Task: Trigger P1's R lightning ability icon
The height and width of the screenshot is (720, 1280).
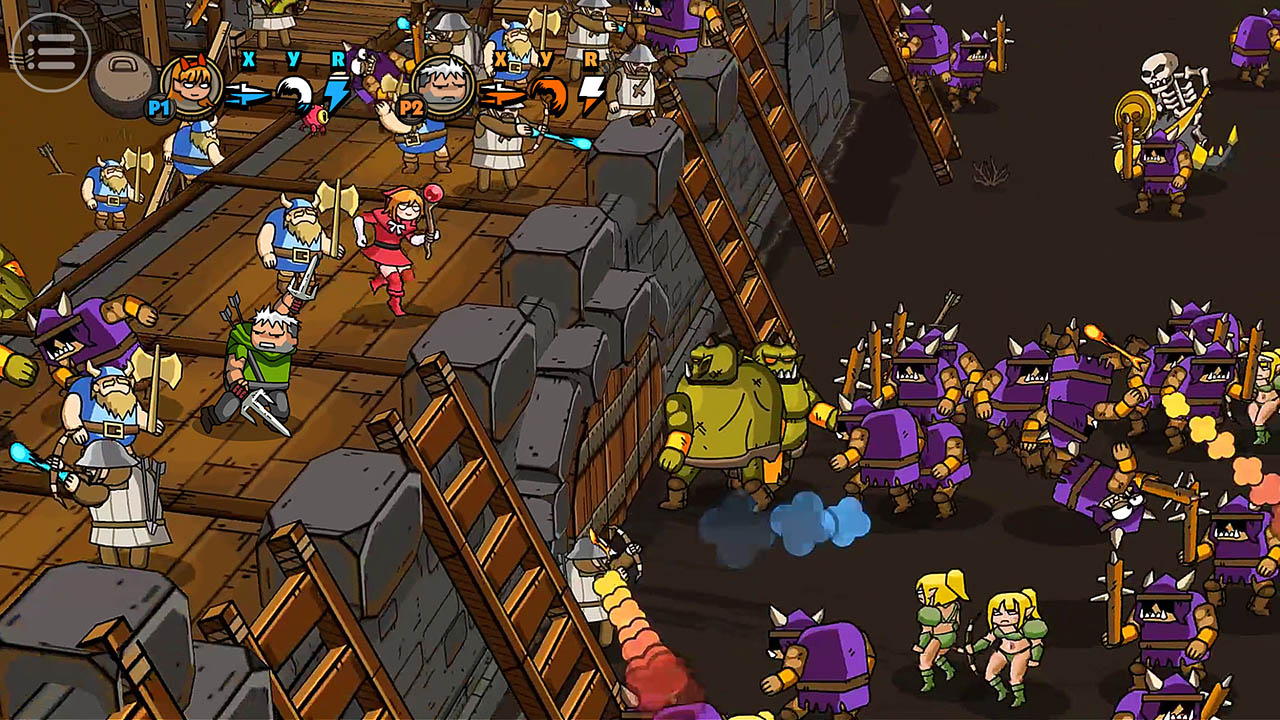Action: [x=337, y=90]
